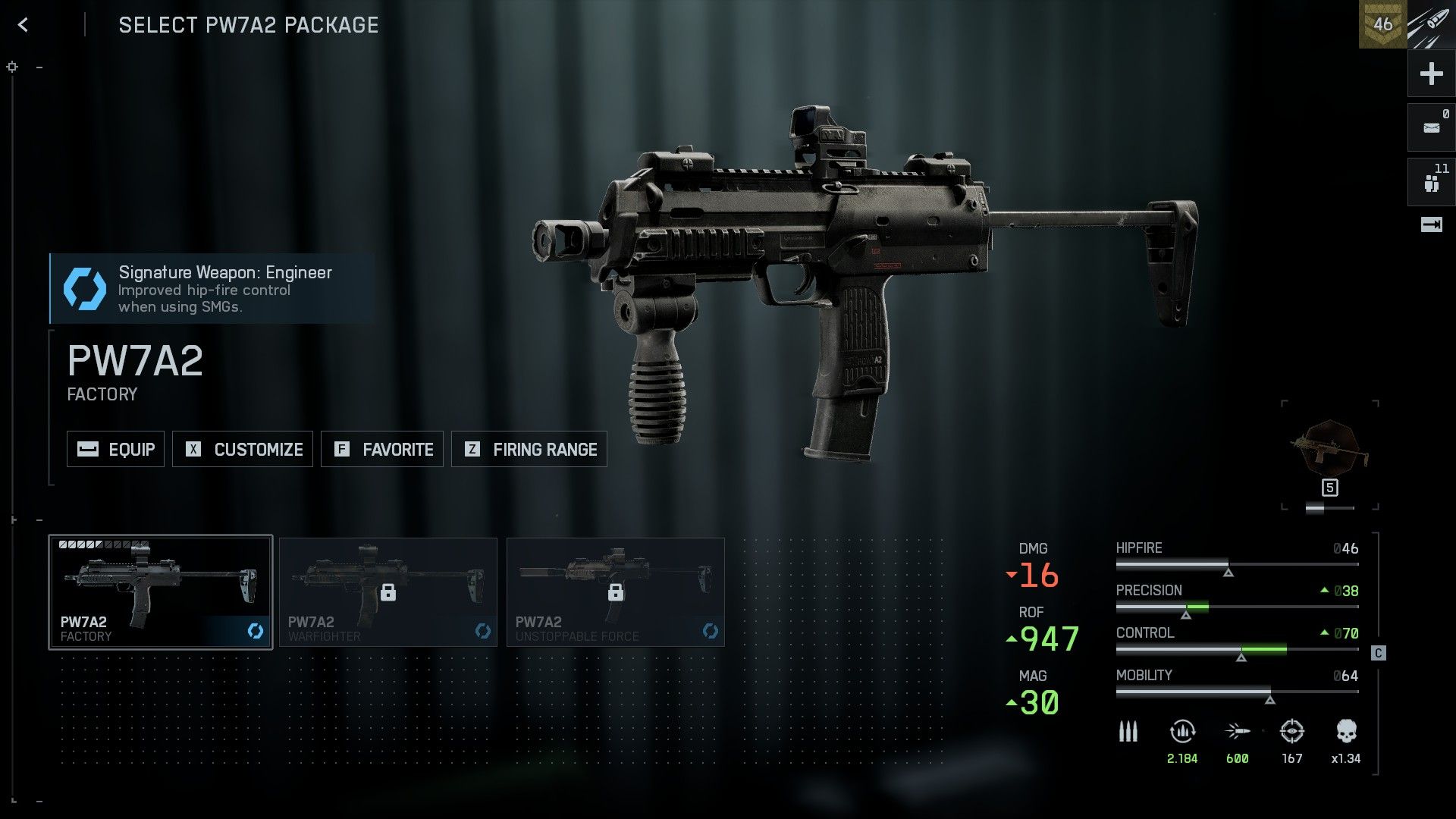Mark PW7A2 as Favorite
The width and height of the screenshot is (1456, 819).
382,449
